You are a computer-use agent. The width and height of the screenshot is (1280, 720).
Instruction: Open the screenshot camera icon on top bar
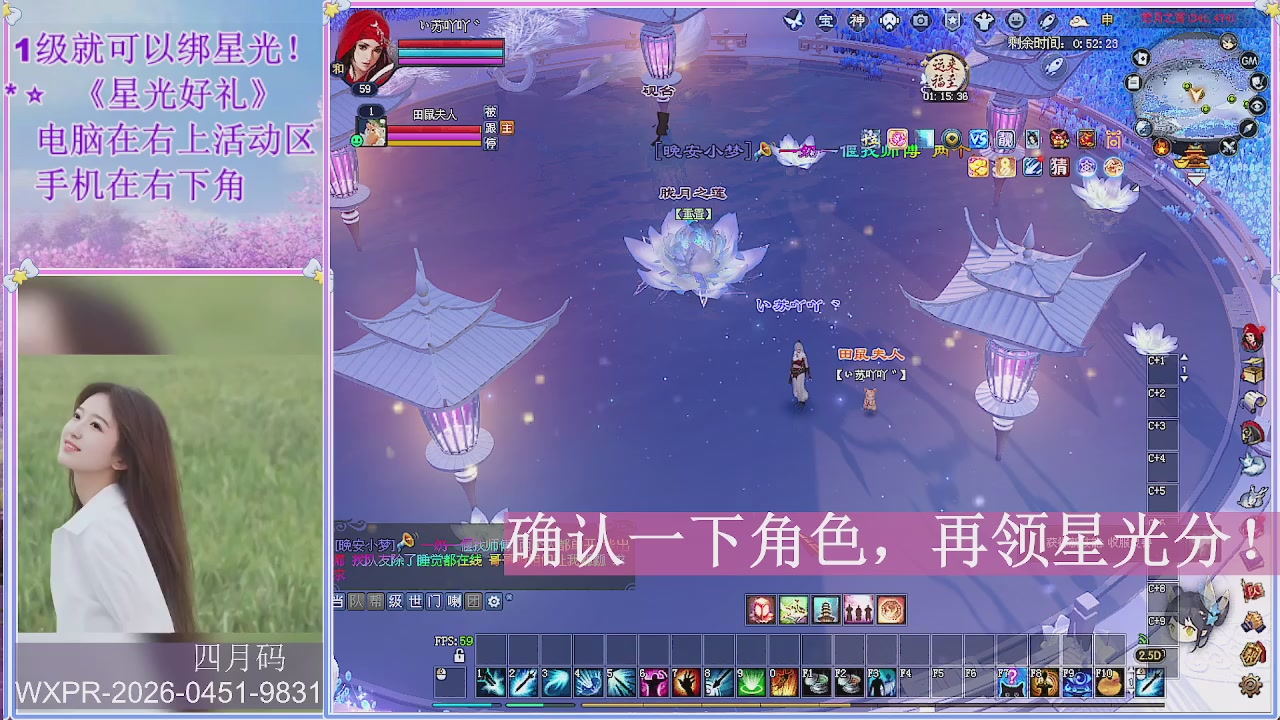coord(919,20)
